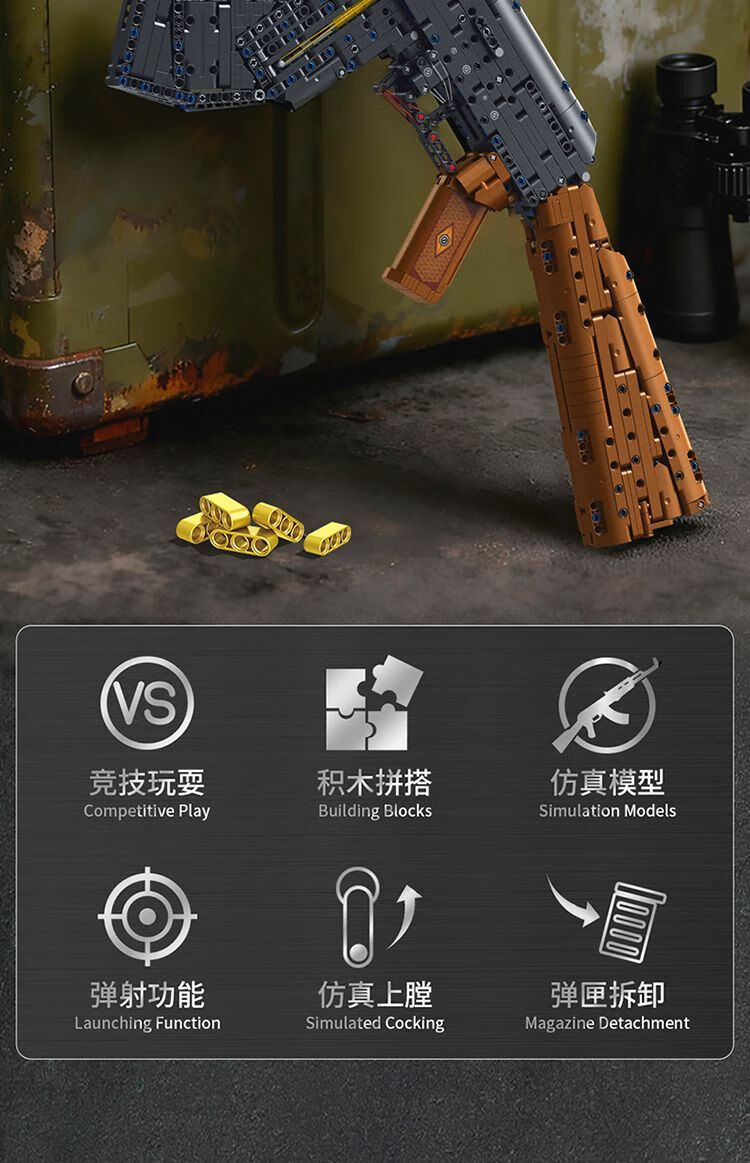Open the Simulation Models rifle icon
The width and height of the screenshot is (750, 1163).
(607, 704)
